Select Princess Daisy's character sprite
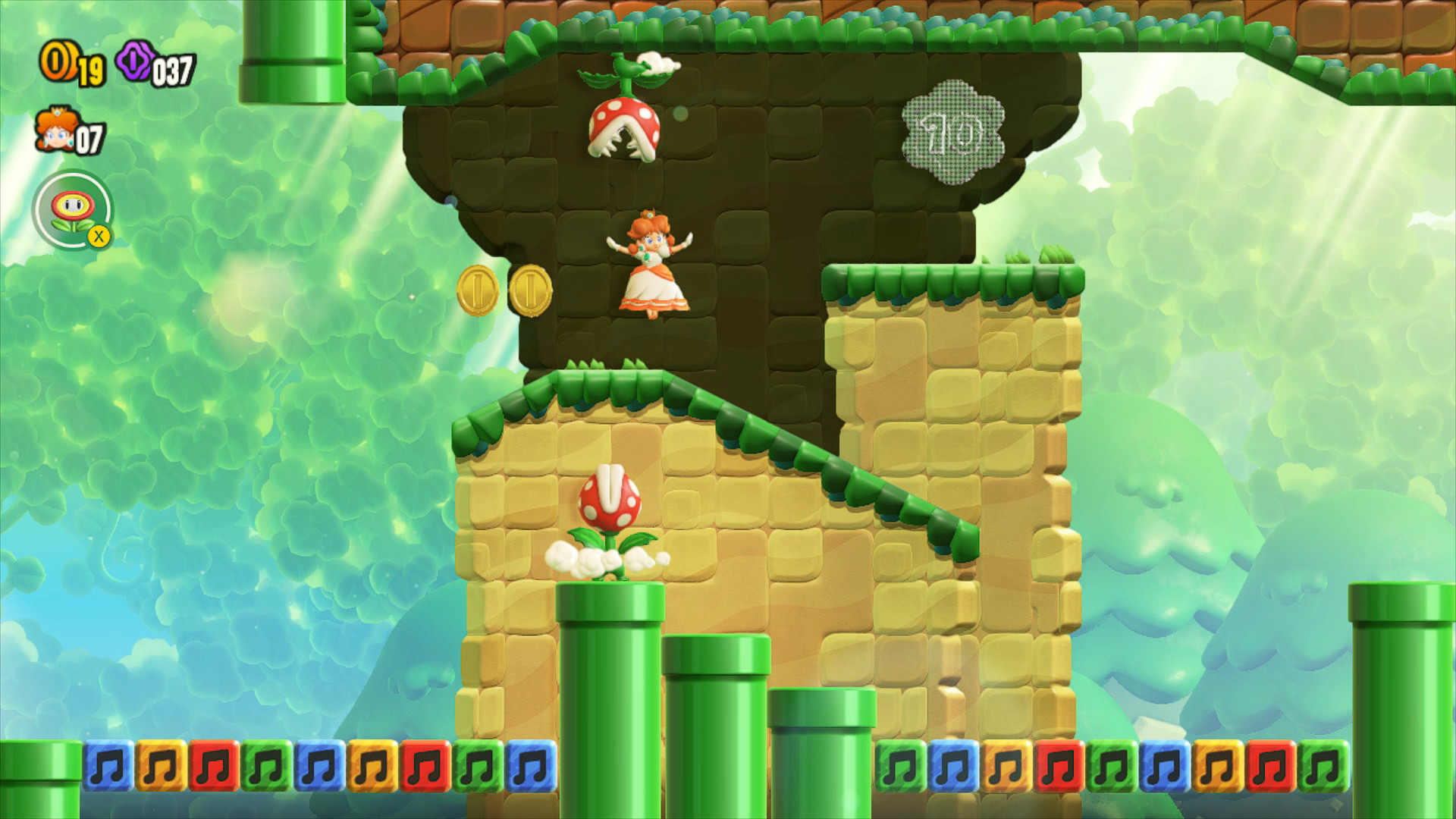This screenshot has height=819, width=1456. point(651,262)
